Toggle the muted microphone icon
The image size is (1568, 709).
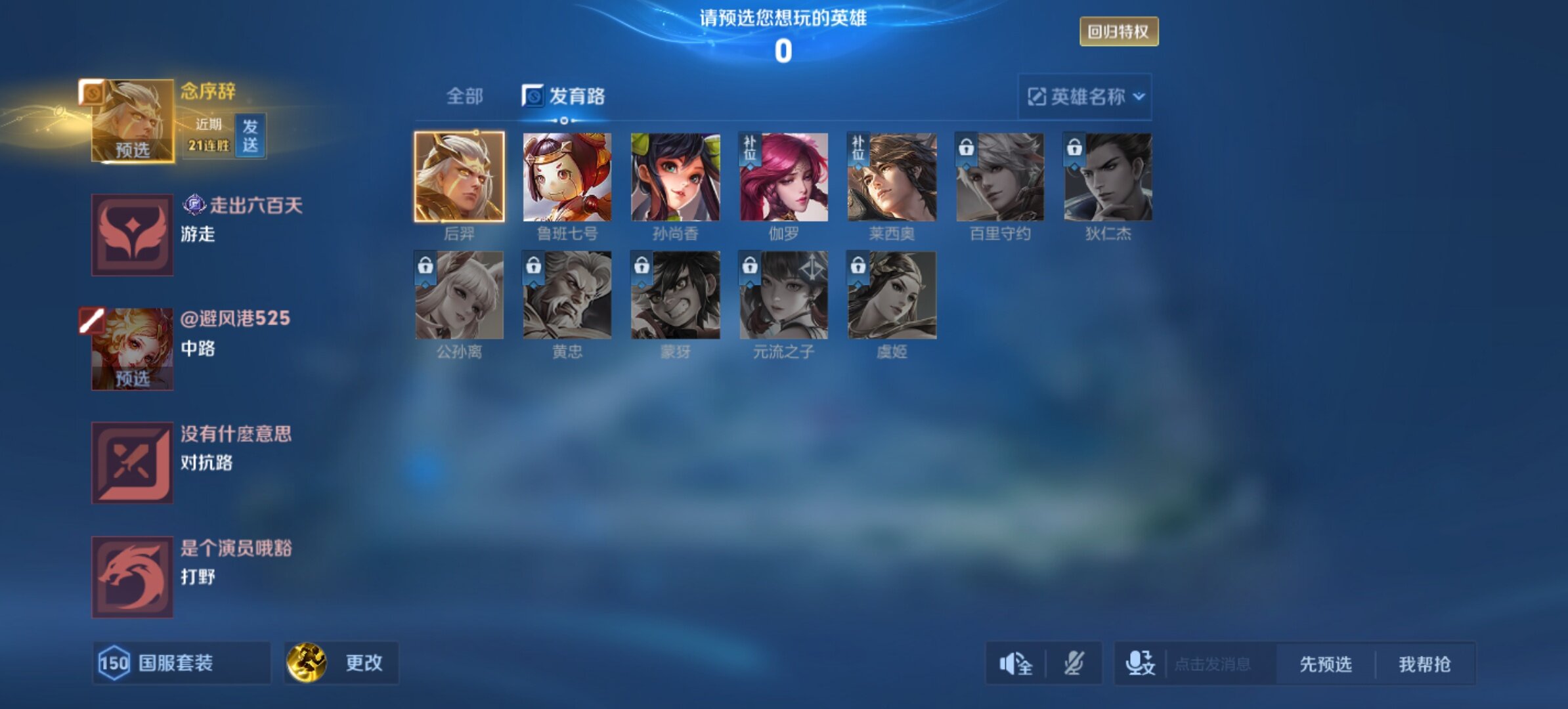tap(1074, 664)
